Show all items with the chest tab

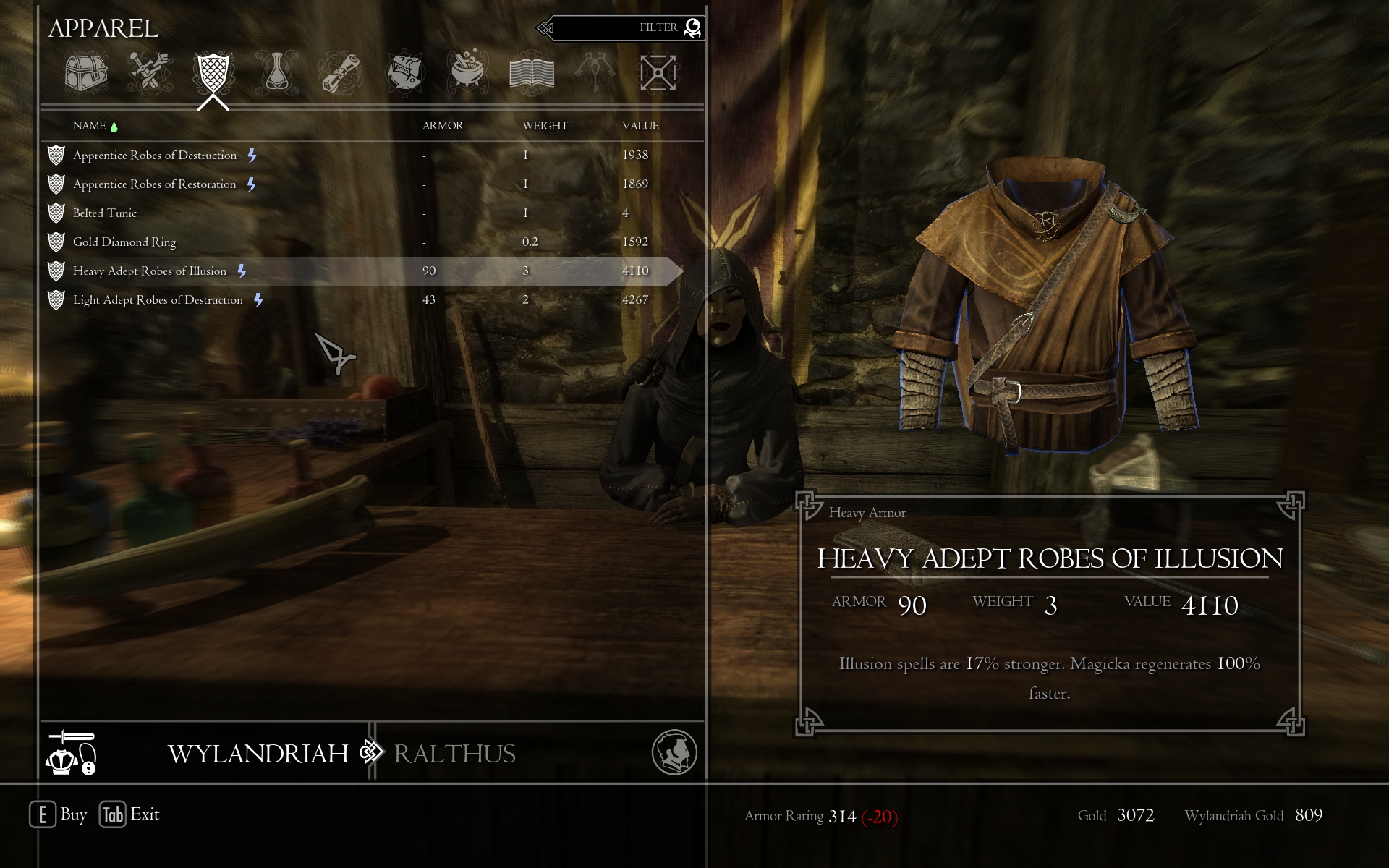point(86,73)
